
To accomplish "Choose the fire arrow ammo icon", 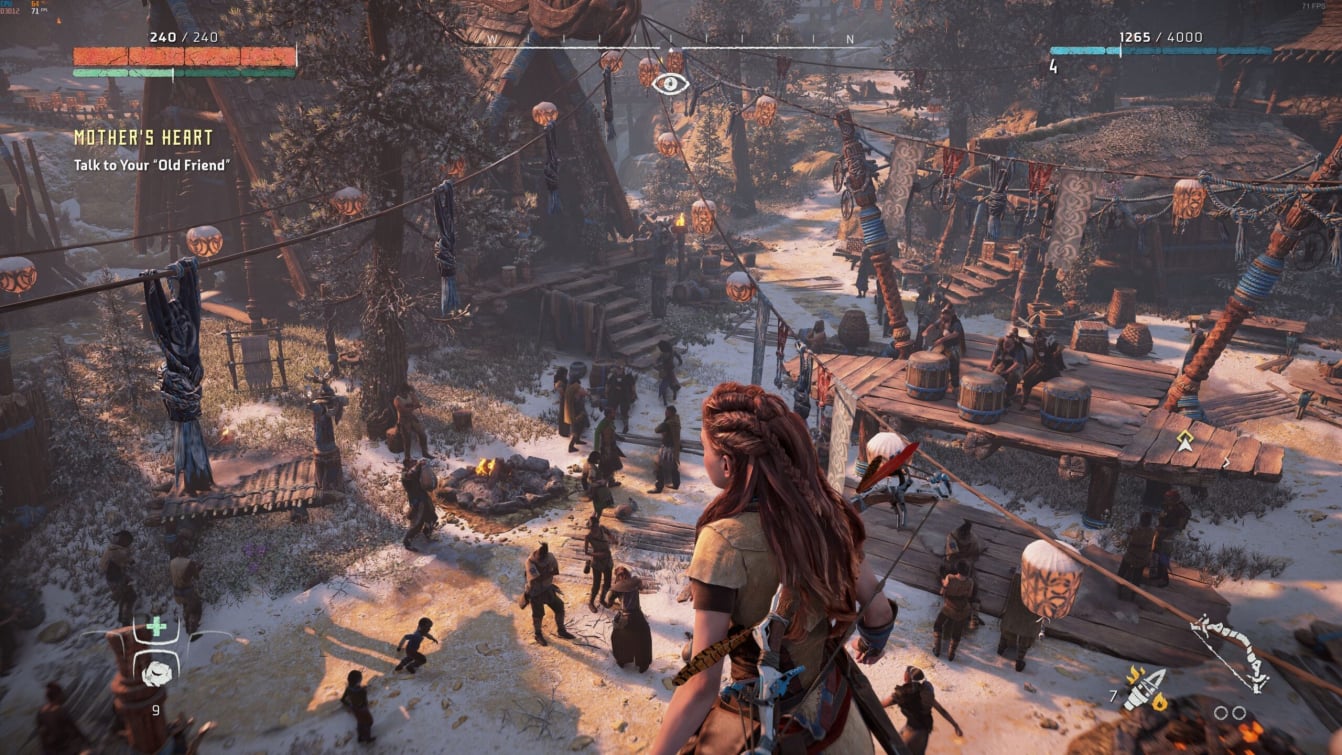I will [1145, 689].
